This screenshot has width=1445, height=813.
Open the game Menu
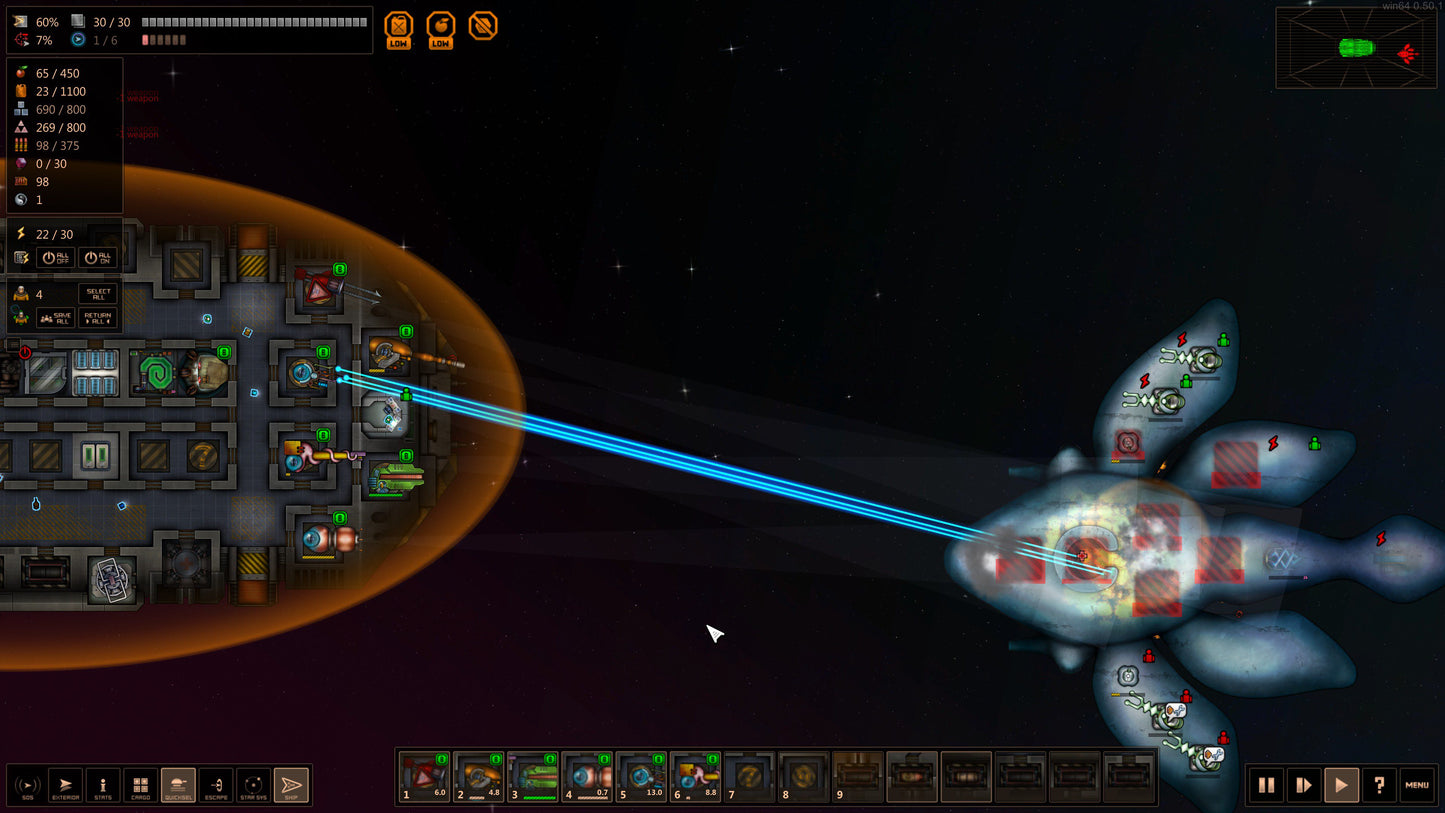pos(1417,785)
